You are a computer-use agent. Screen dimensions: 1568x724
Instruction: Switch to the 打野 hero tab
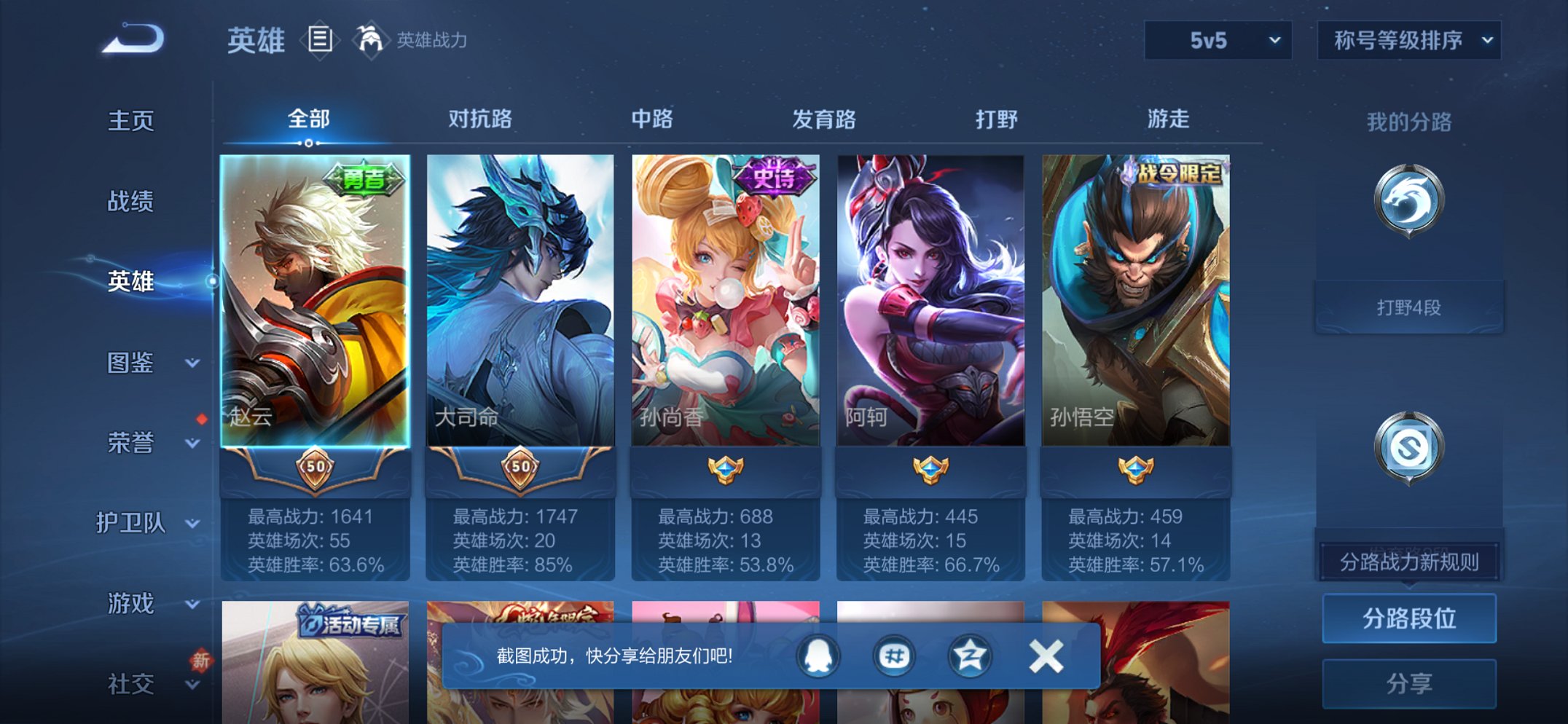click(x=997, y=118)
